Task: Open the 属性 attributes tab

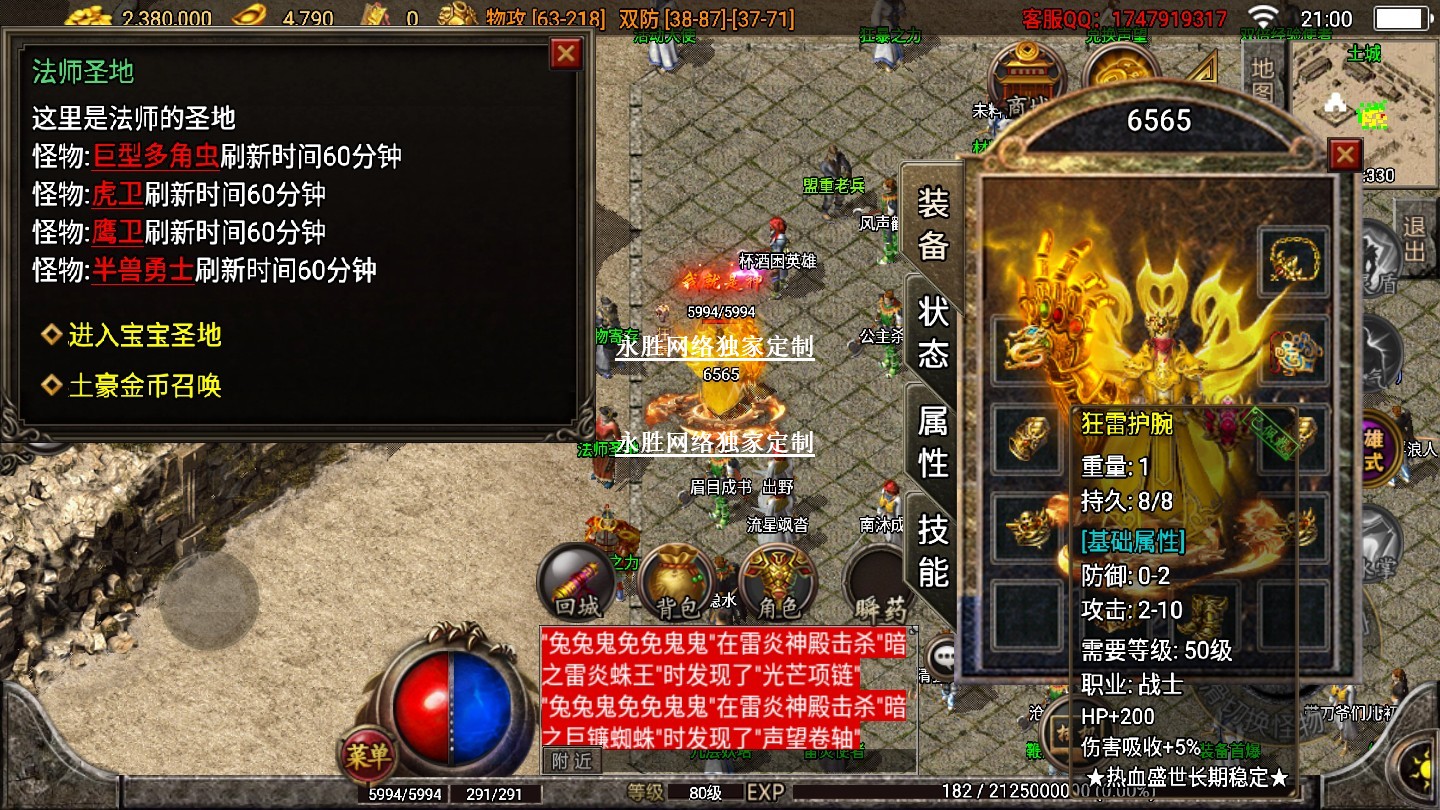Action: click(932, 442)
